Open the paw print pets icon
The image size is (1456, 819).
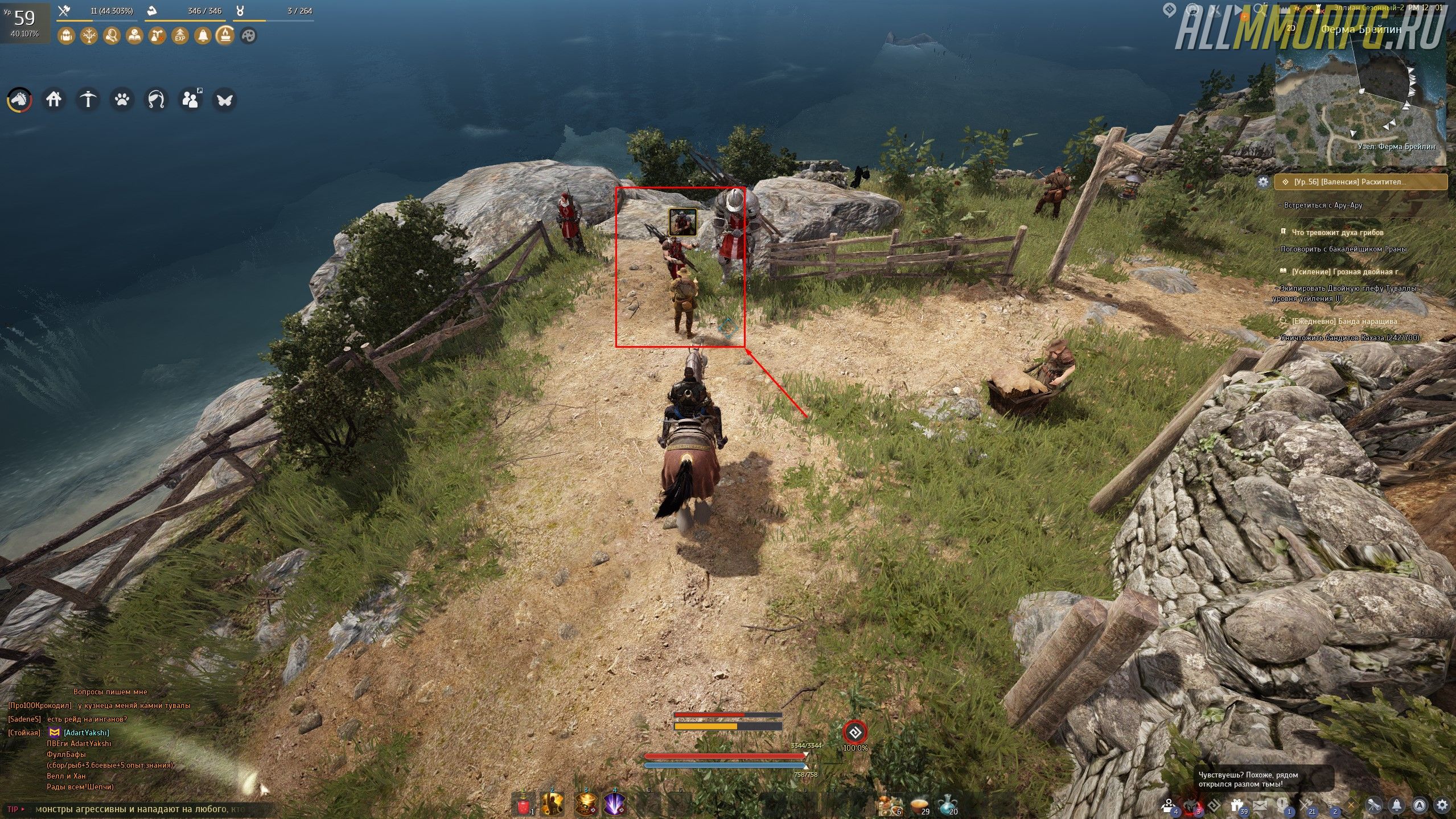point(122,100)
